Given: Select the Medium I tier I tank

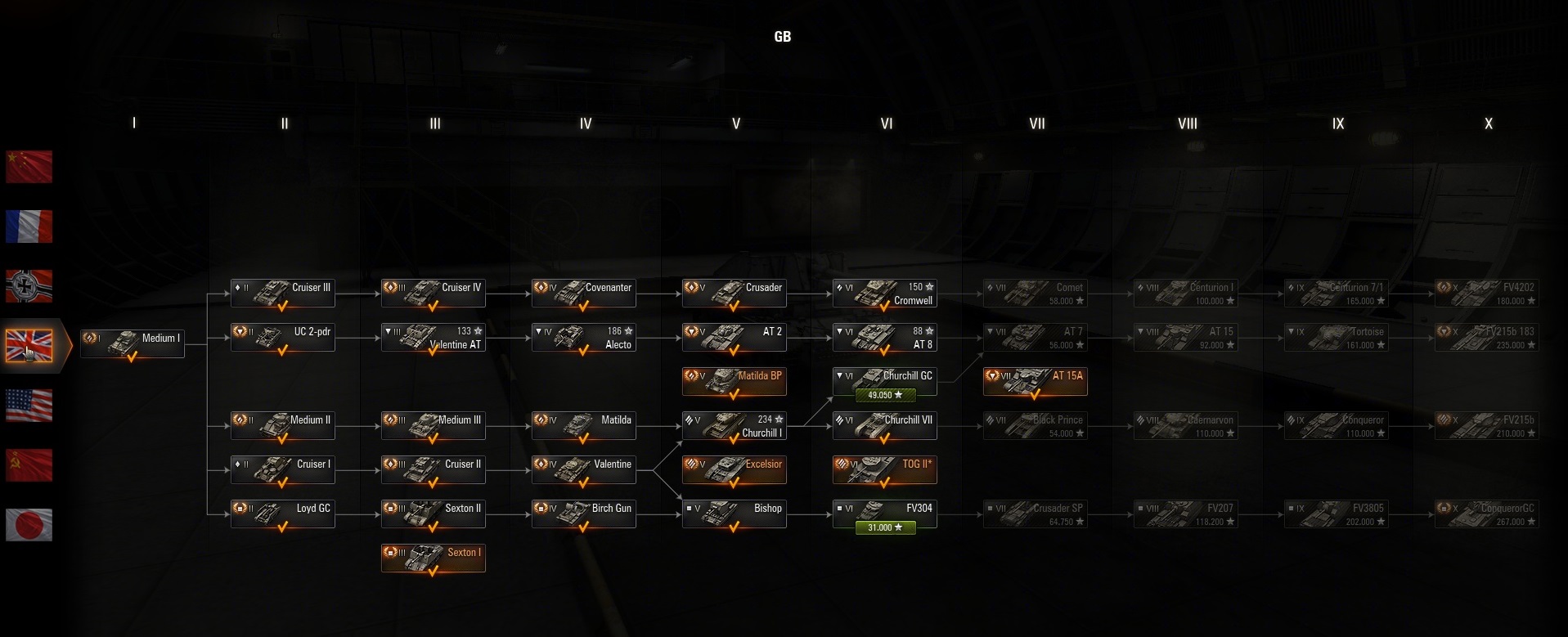Looking at the screenshot, I should 133,343.
